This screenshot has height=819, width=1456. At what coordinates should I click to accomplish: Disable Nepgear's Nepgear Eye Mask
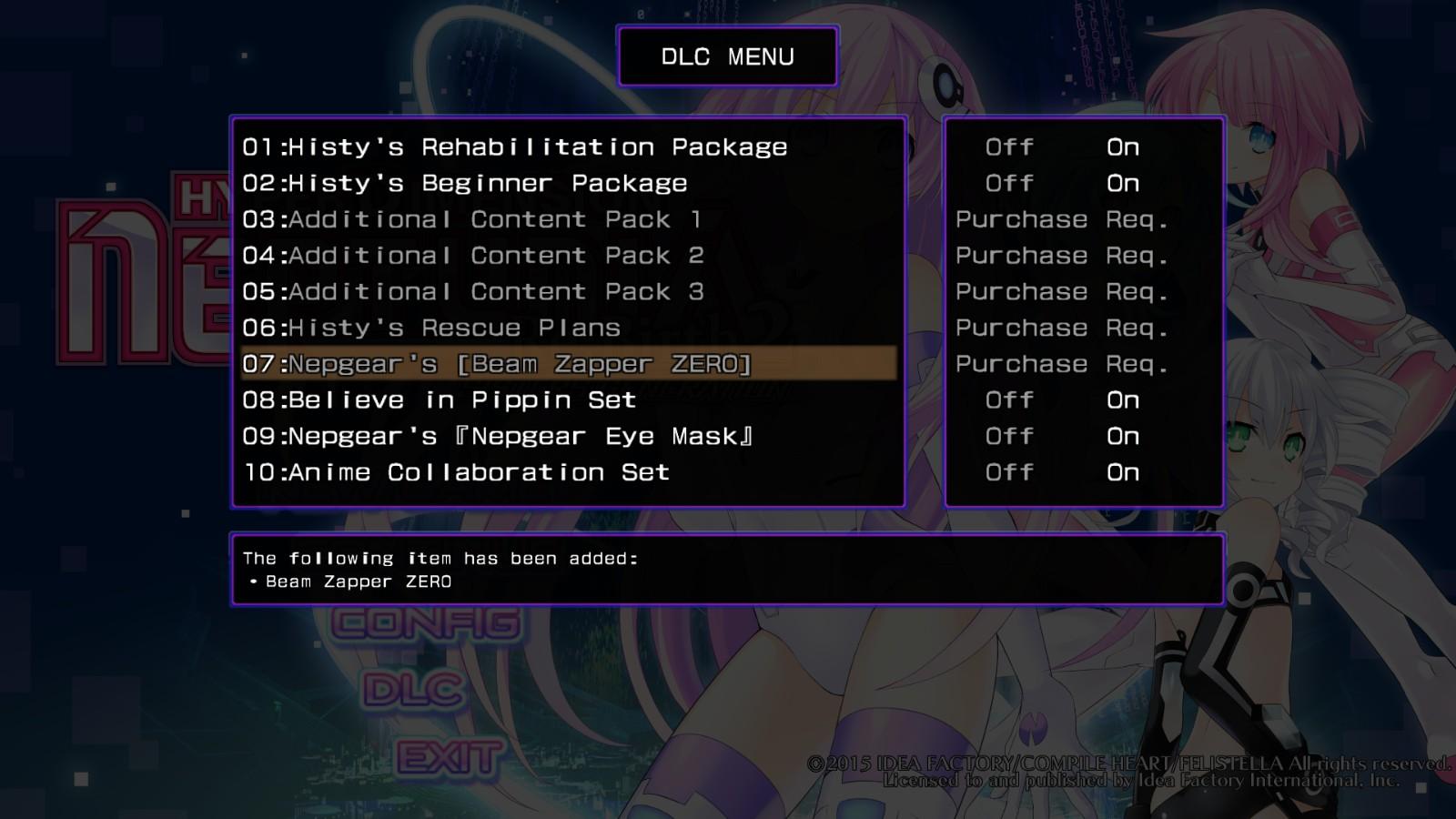[1009, 436]
